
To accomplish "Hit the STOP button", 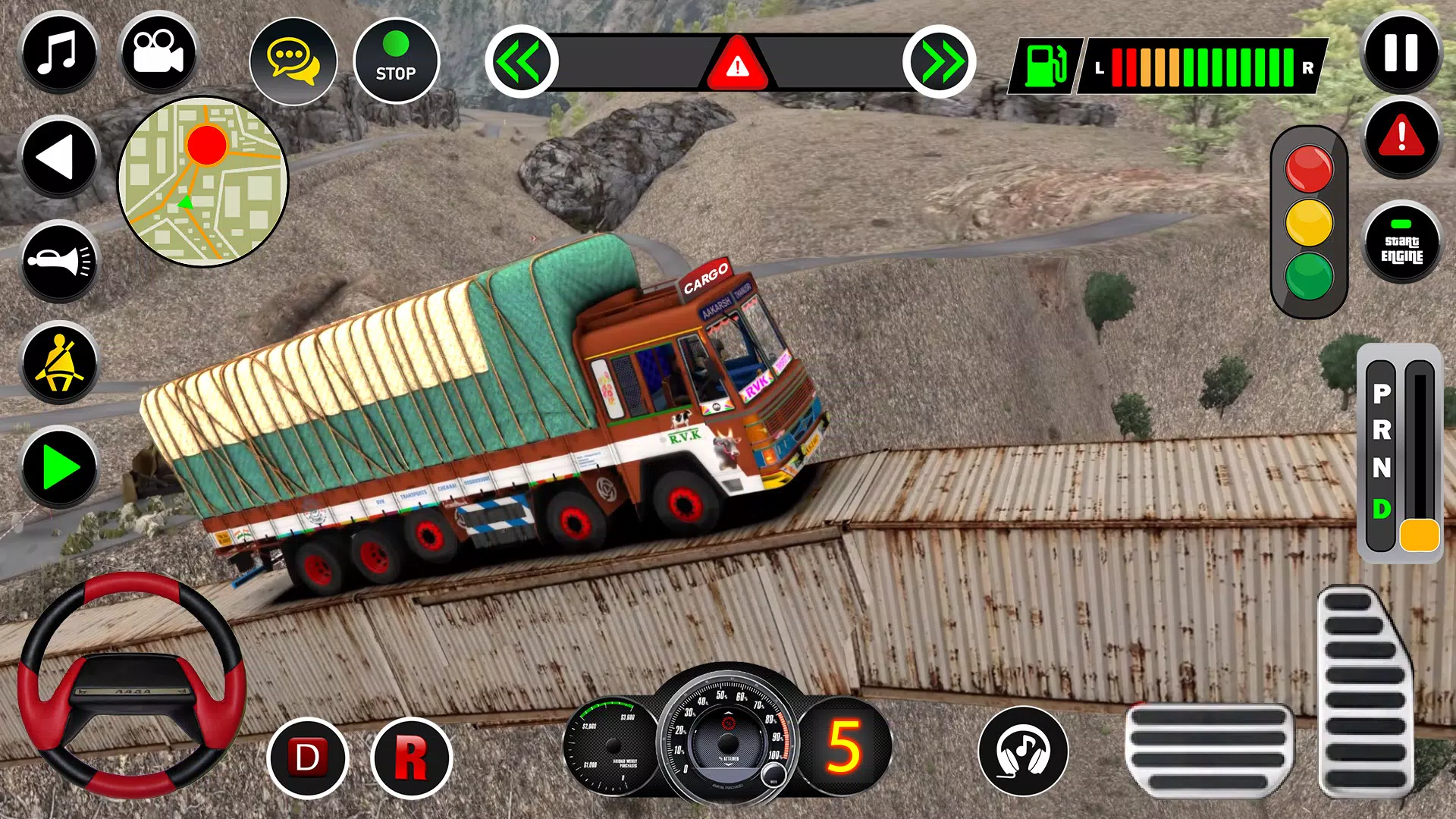I will [x=396, y=61].
